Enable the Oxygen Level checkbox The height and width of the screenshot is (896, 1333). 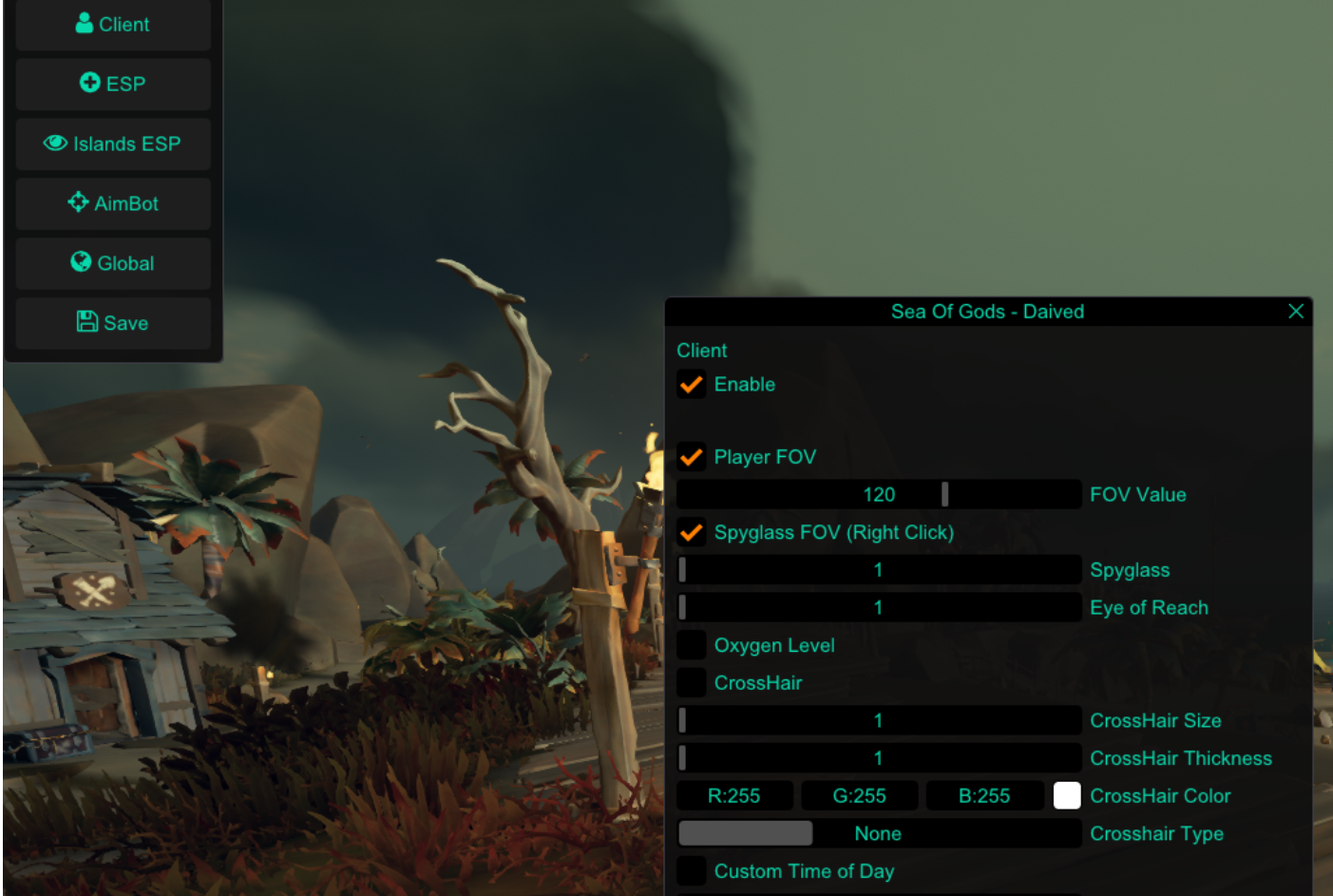[x=691, y=645]
